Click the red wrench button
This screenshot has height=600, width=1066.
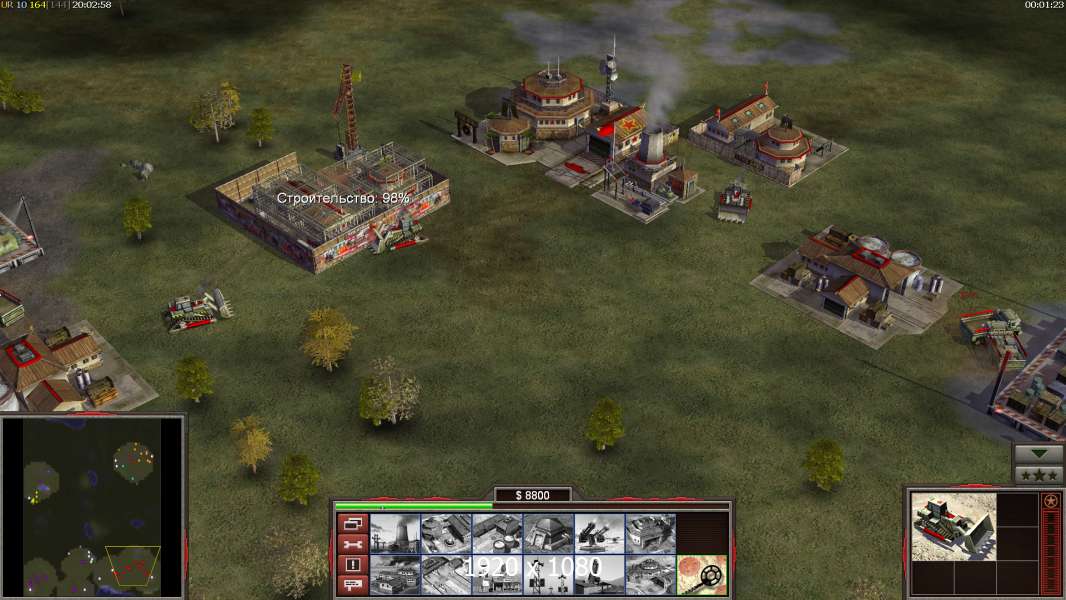coord(352,544)
